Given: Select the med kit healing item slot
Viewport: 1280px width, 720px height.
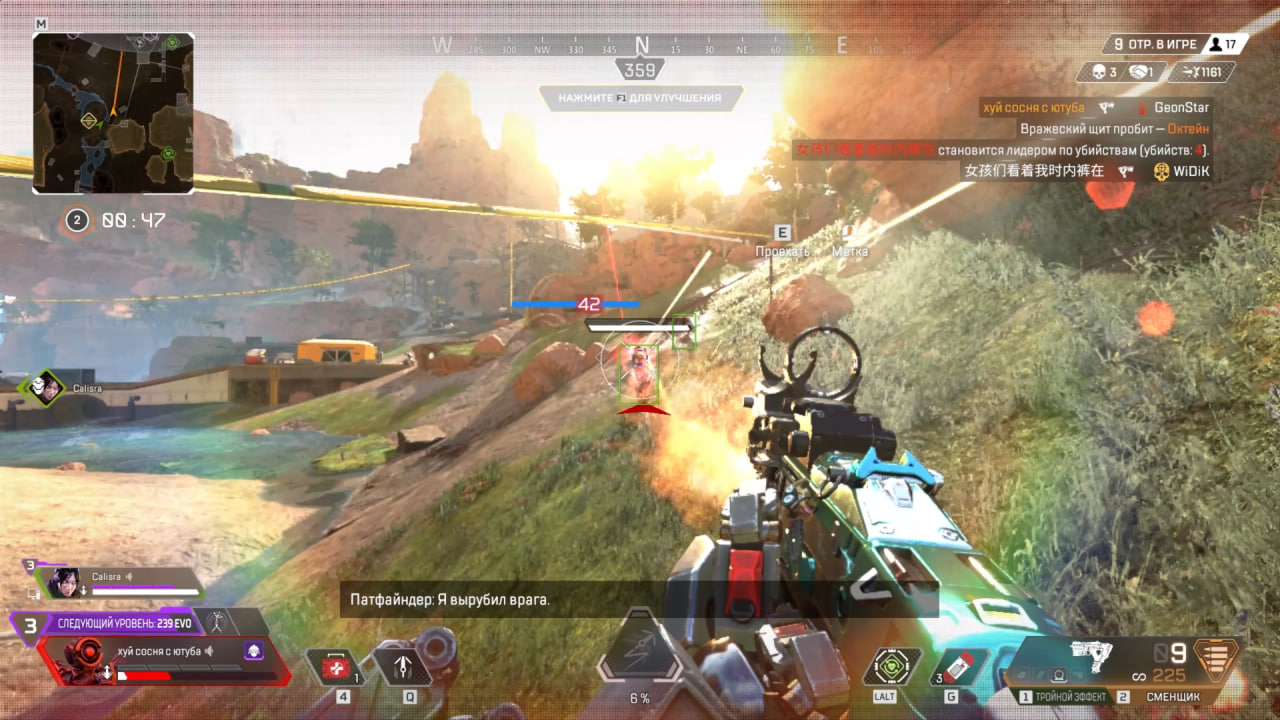Looking at the screenshot, I should 336,668.
